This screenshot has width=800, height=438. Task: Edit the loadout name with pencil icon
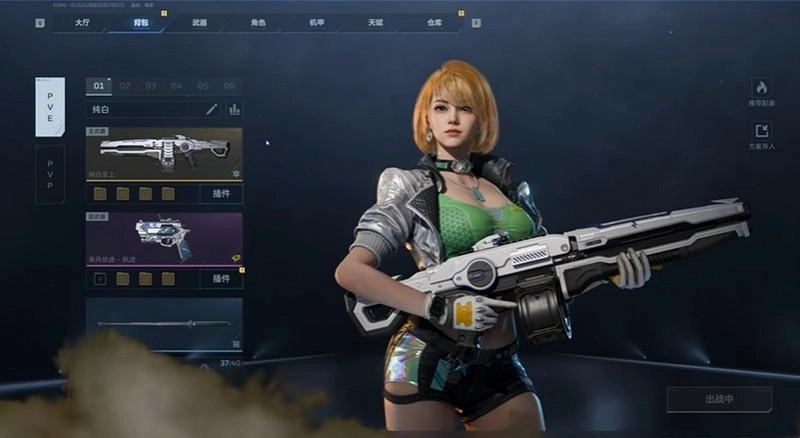click(x=212, y=109)
